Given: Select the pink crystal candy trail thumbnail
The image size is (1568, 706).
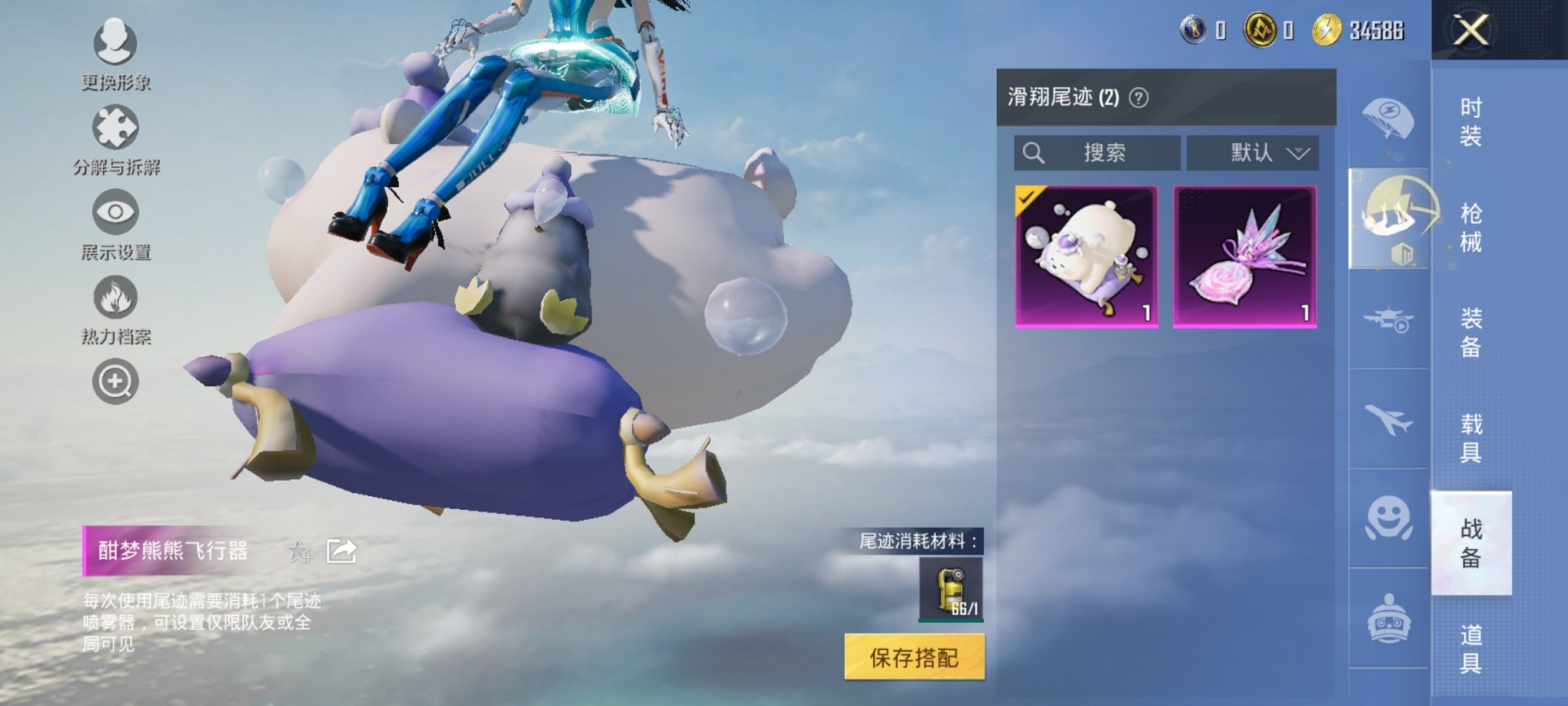Looking at the screenshot, I should 1246,257.
